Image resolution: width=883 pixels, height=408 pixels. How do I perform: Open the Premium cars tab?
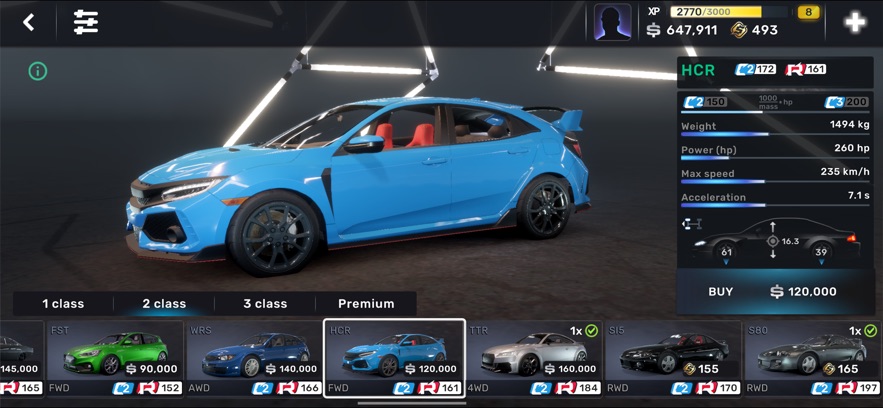click(366, 303)
